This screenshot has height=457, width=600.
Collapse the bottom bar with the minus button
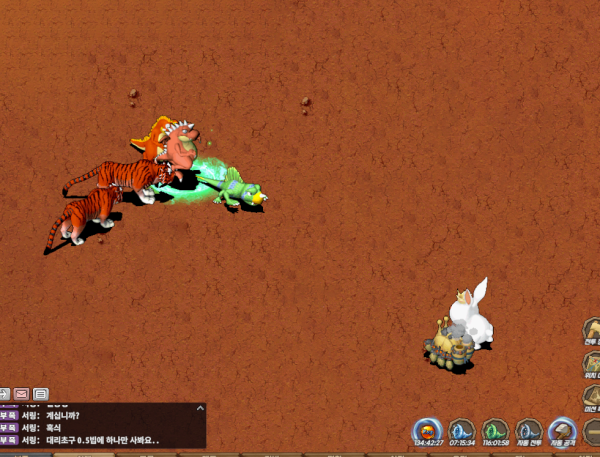tap(593, 432)
